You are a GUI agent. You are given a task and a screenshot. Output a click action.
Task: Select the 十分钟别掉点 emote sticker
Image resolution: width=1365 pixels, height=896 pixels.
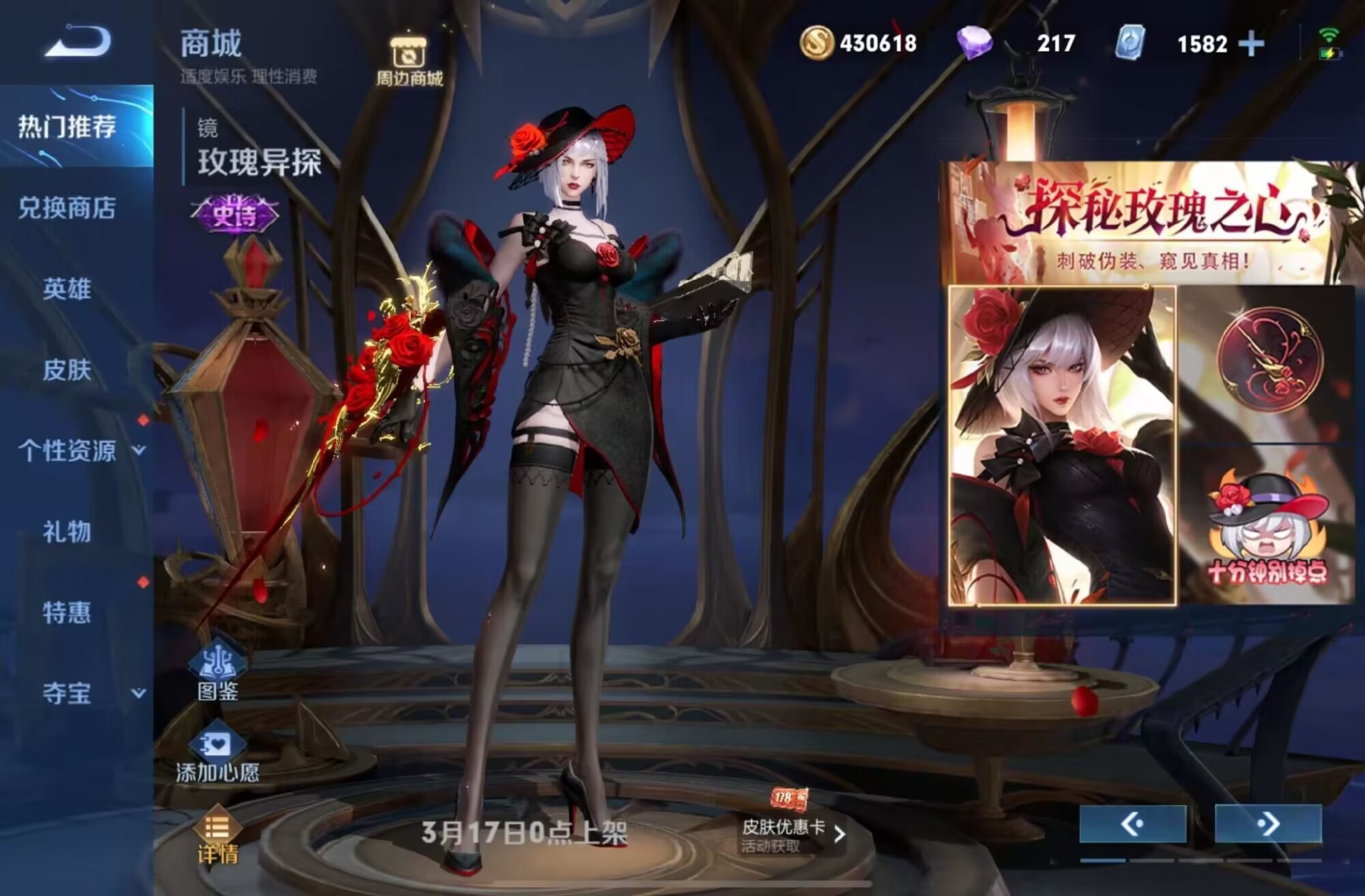point(1267,527)
